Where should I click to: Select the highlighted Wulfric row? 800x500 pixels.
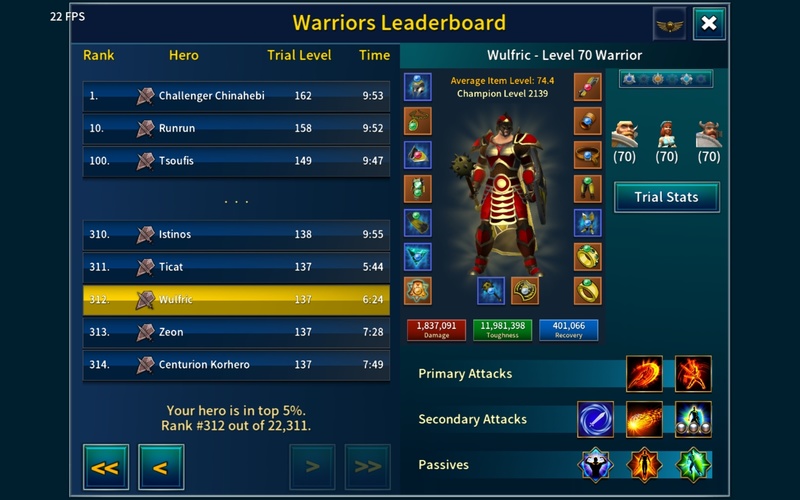(236, 300)
